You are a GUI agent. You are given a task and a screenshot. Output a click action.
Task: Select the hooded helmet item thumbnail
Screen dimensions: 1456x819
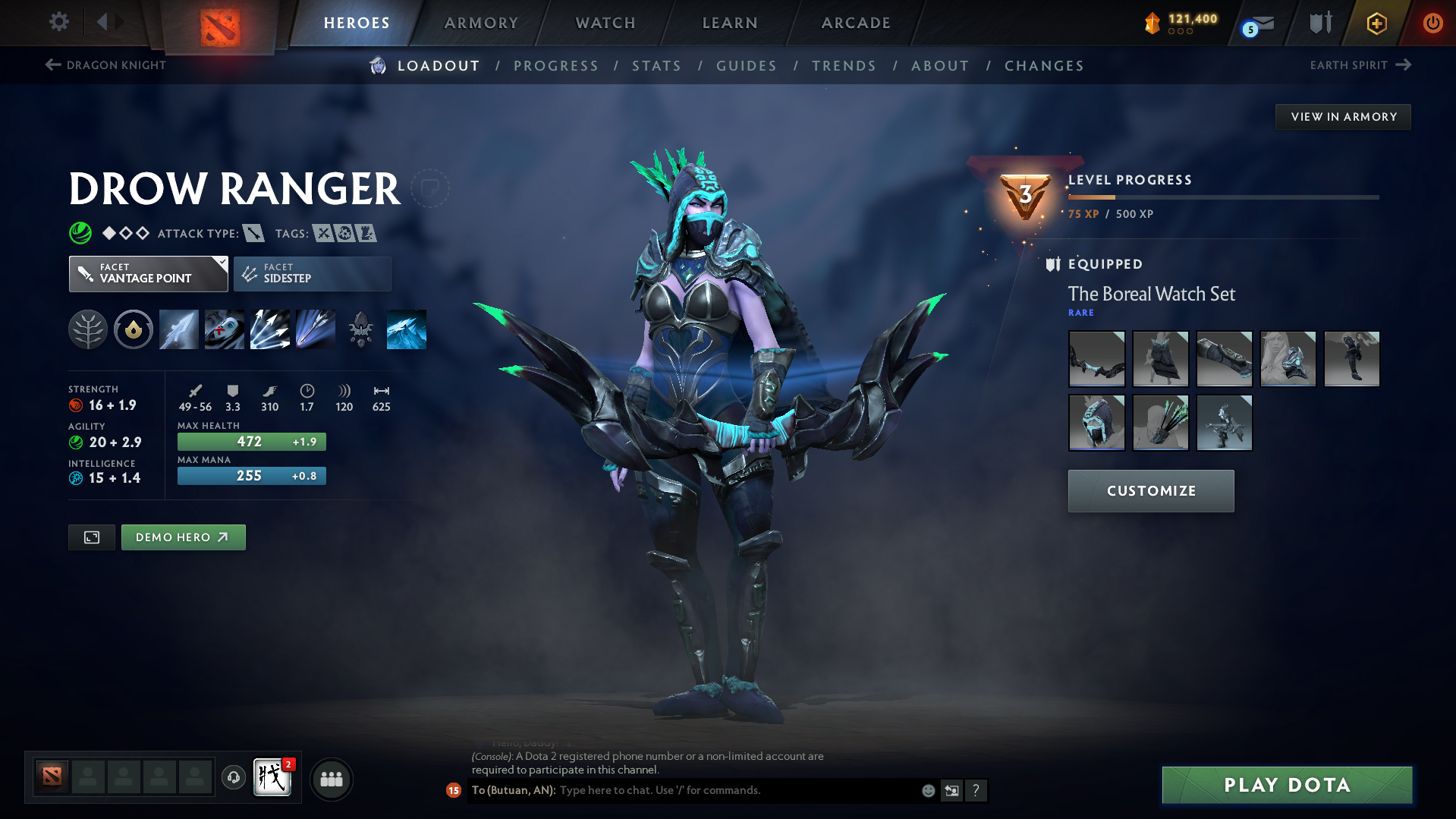click(x=1096, y=423)
